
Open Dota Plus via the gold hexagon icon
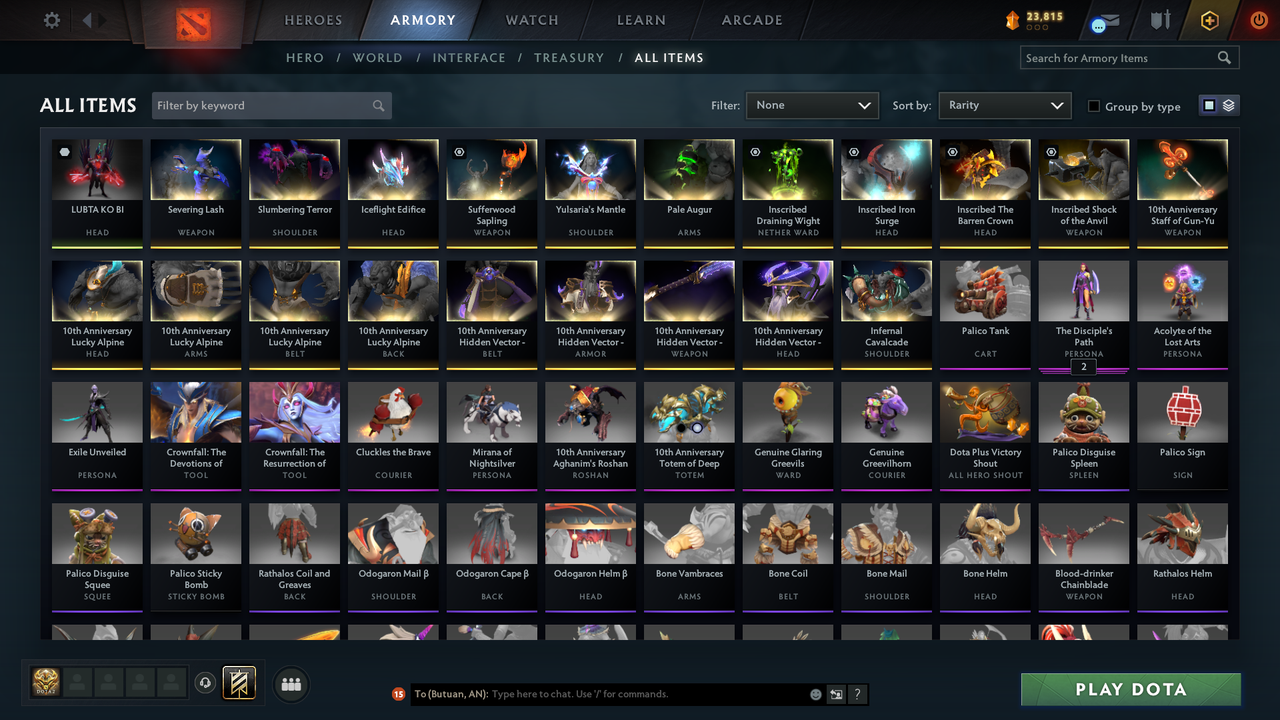pos(1208,19)
